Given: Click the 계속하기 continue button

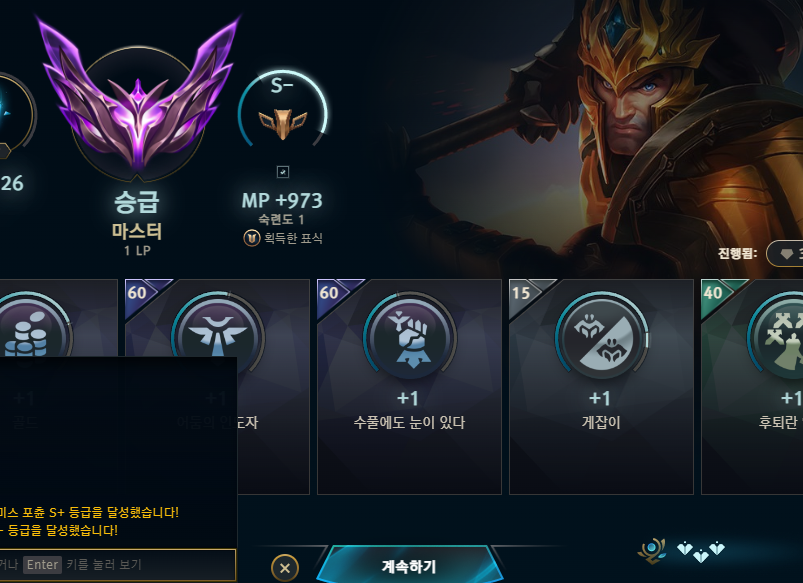Looking at the screenshot, I should point(408,566).
